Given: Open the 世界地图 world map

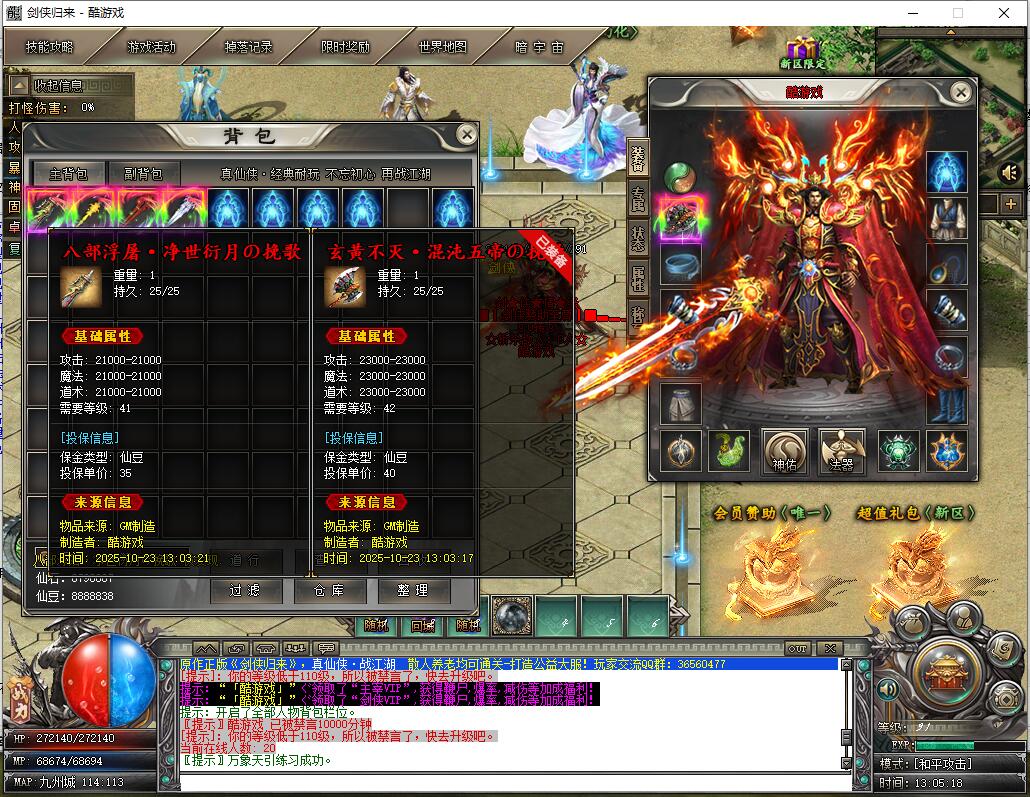Looking at the screenshot, I should [442, 47].
